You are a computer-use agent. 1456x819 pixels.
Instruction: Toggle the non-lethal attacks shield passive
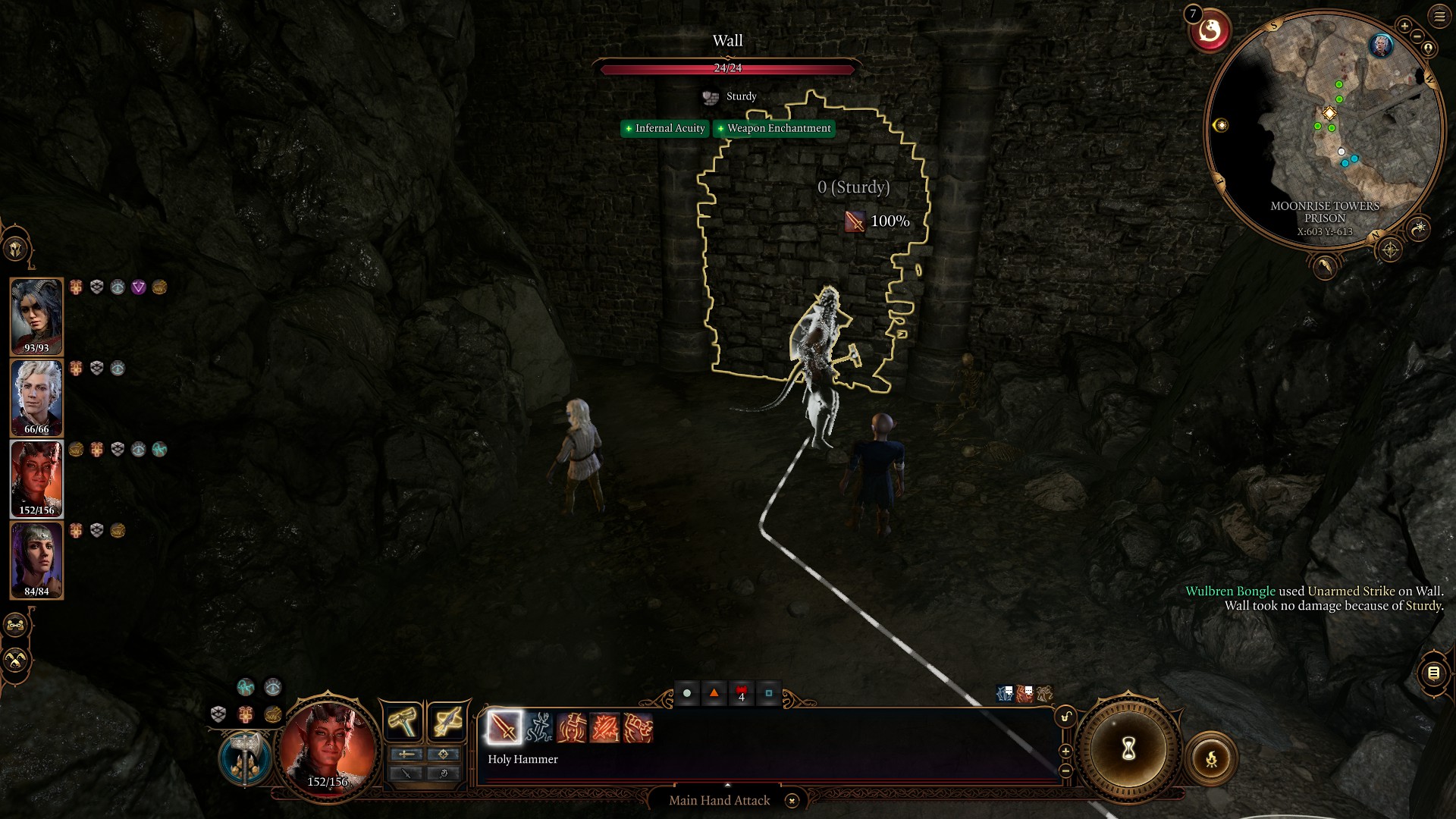click(x=218, y=713)
